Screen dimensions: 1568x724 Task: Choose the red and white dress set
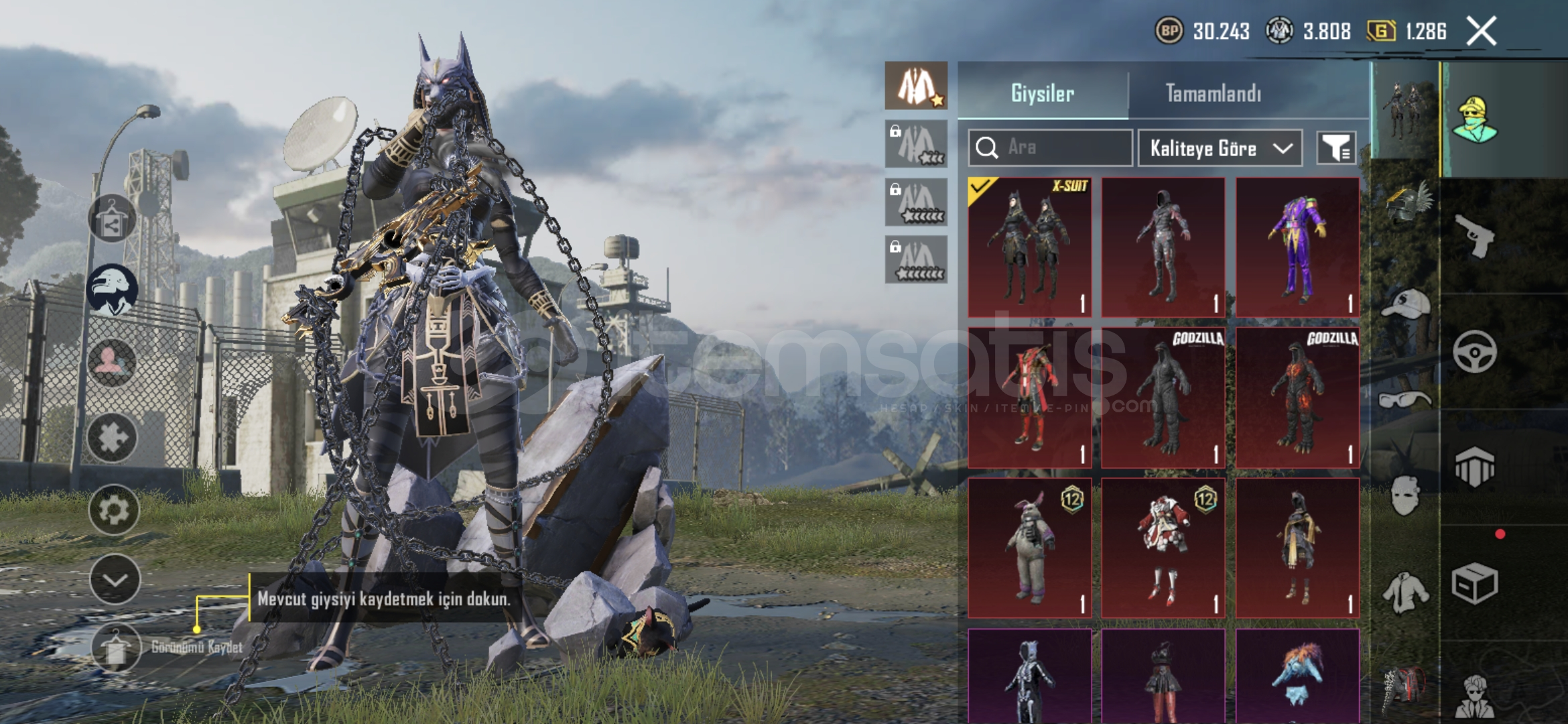[x=1163, y=548]
